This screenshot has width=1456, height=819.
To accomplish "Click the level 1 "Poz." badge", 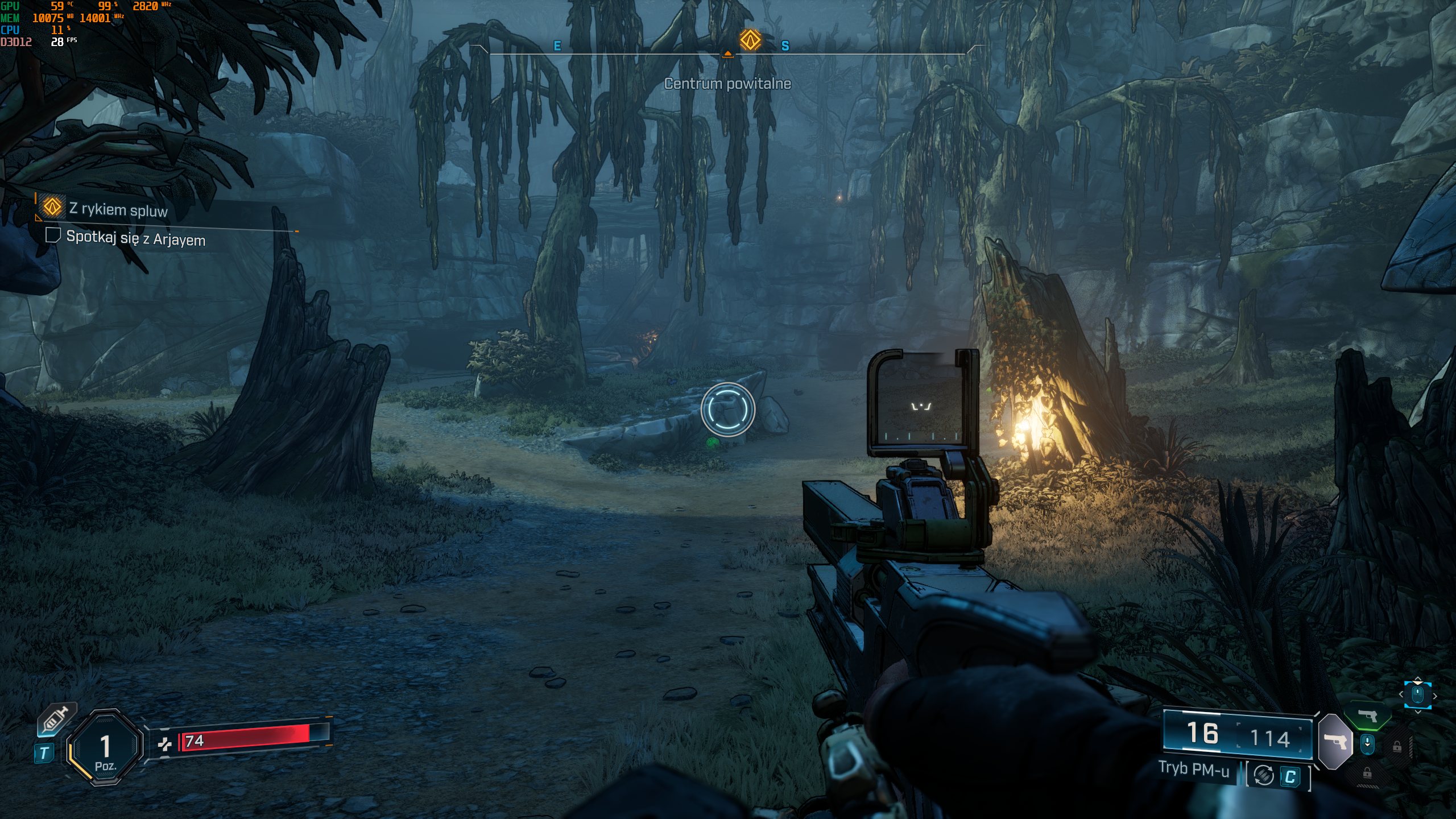I will click(x=105, y=748).
